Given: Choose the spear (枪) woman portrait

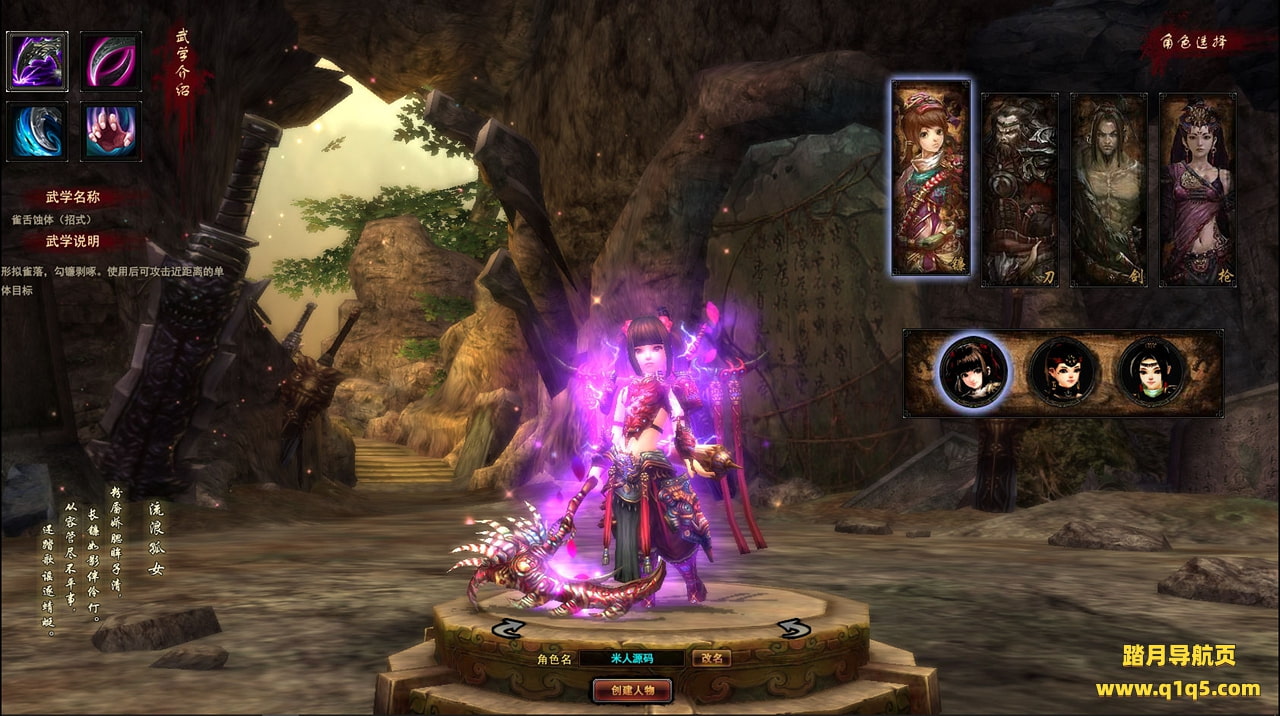Looking at the screenshot, I should [1197, 190].
